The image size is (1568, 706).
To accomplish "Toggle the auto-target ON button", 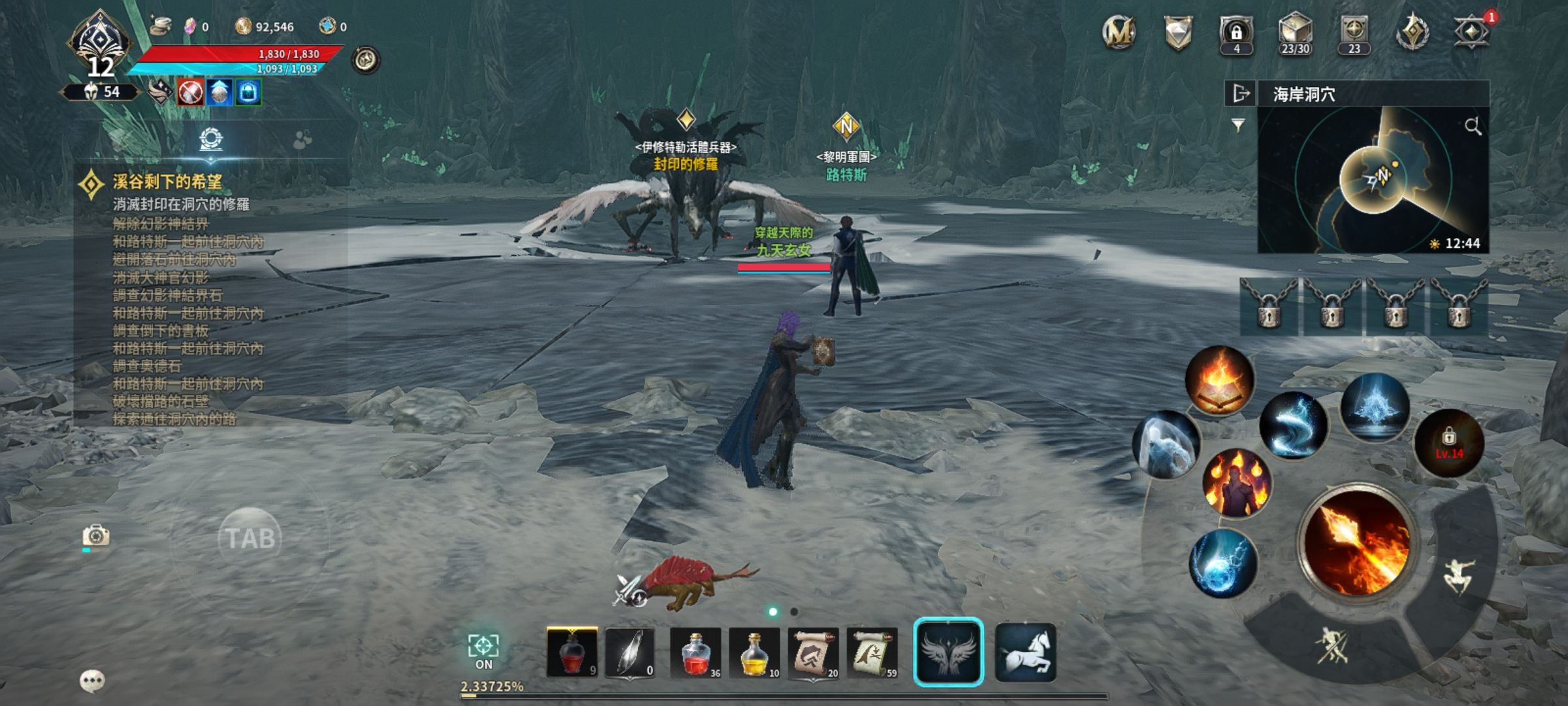I will point(483,651).
